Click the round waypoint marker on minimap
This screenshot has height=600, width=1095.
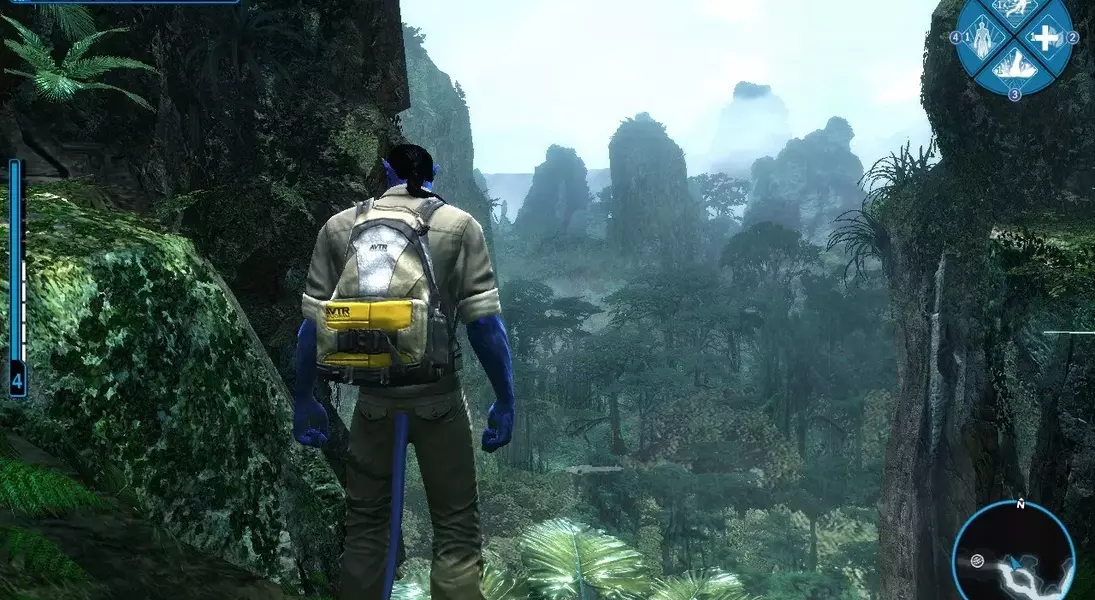click(x=977, y=560)
